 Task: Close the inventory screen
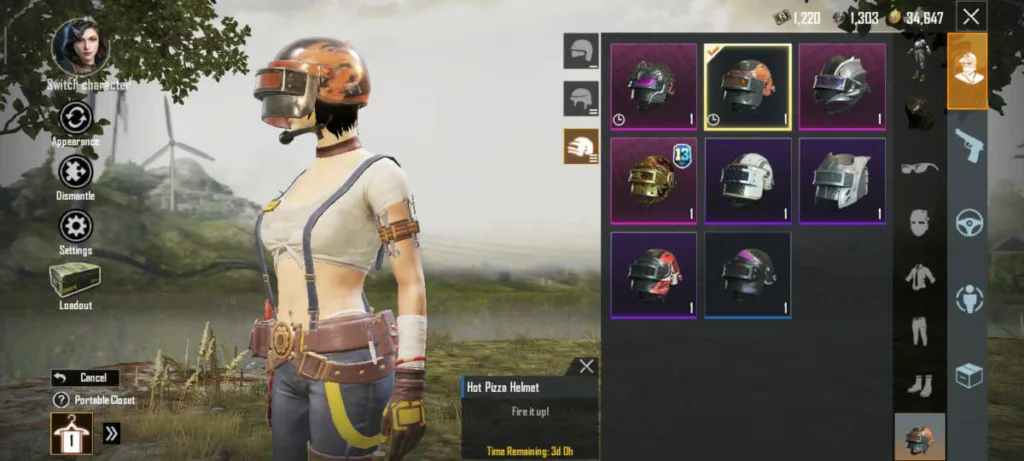click(x=970, y=16)
